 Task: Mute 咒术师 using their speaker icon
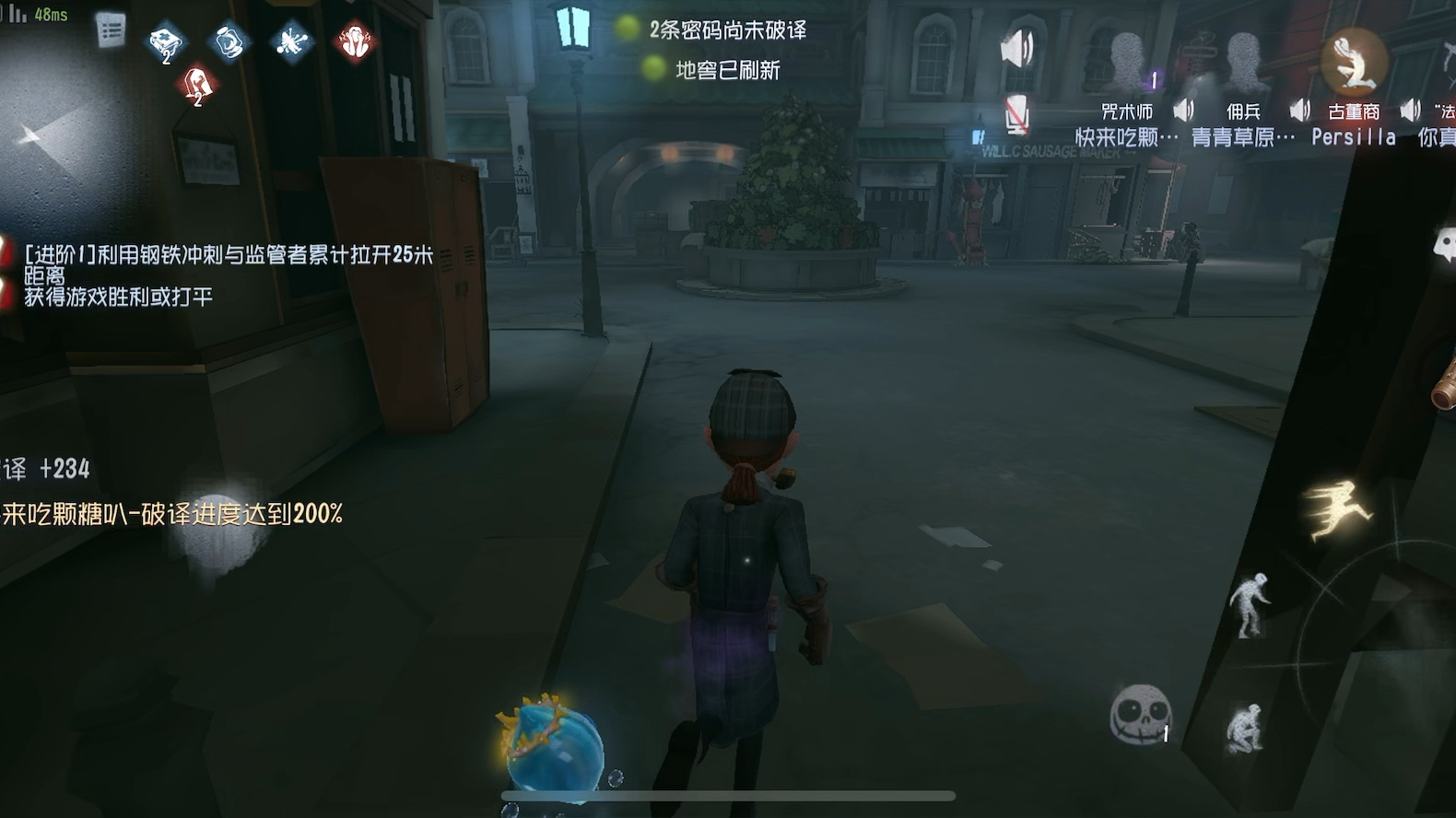click(x=1184, y=110)
